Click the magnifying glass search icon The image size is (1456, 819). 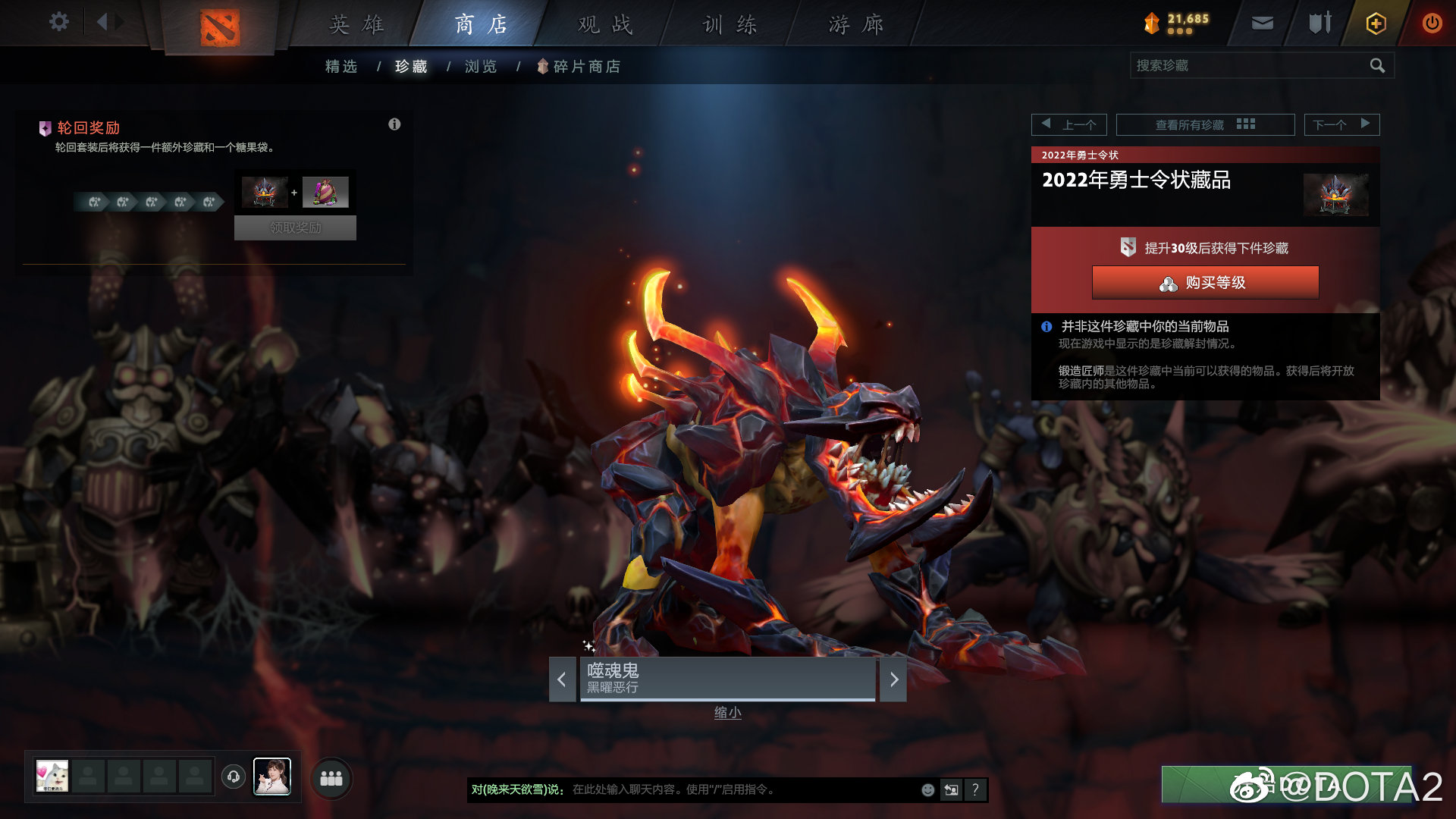point(1377,66)
